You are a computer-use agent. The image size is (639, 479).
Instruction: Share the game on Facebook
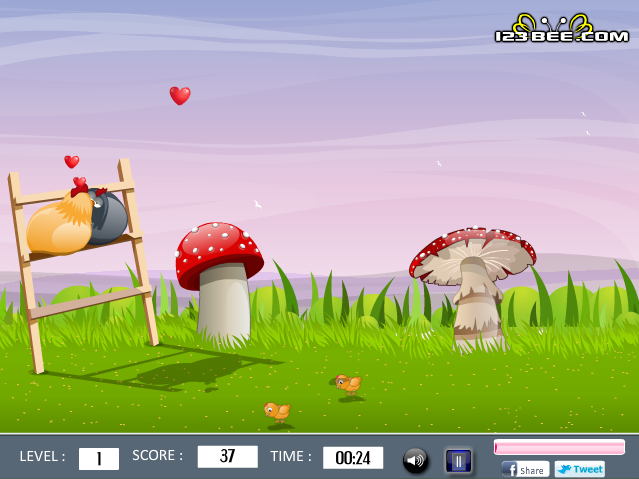click(525, 469)
